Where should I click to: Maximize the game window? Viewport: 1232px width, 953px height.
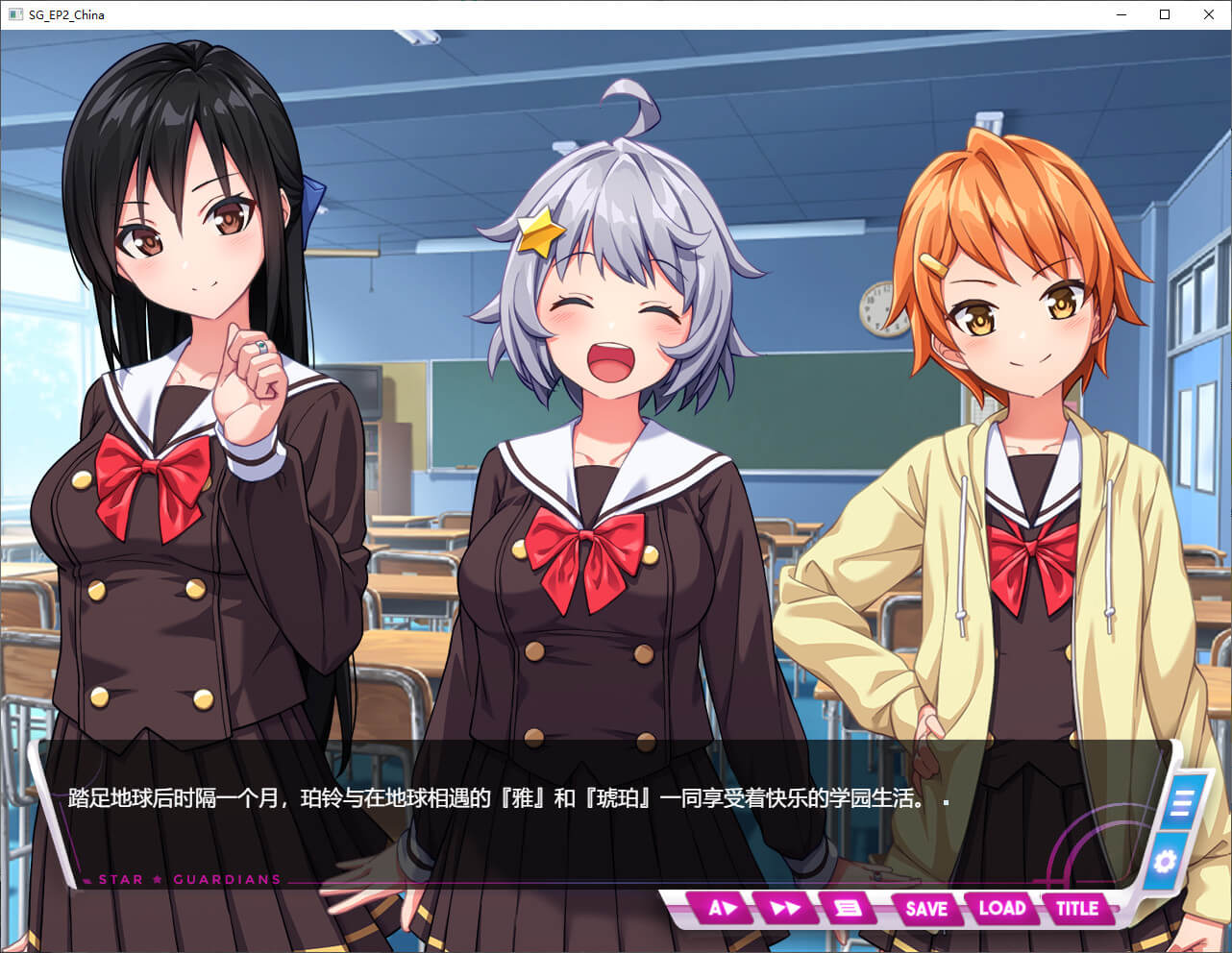[1165, 14]
